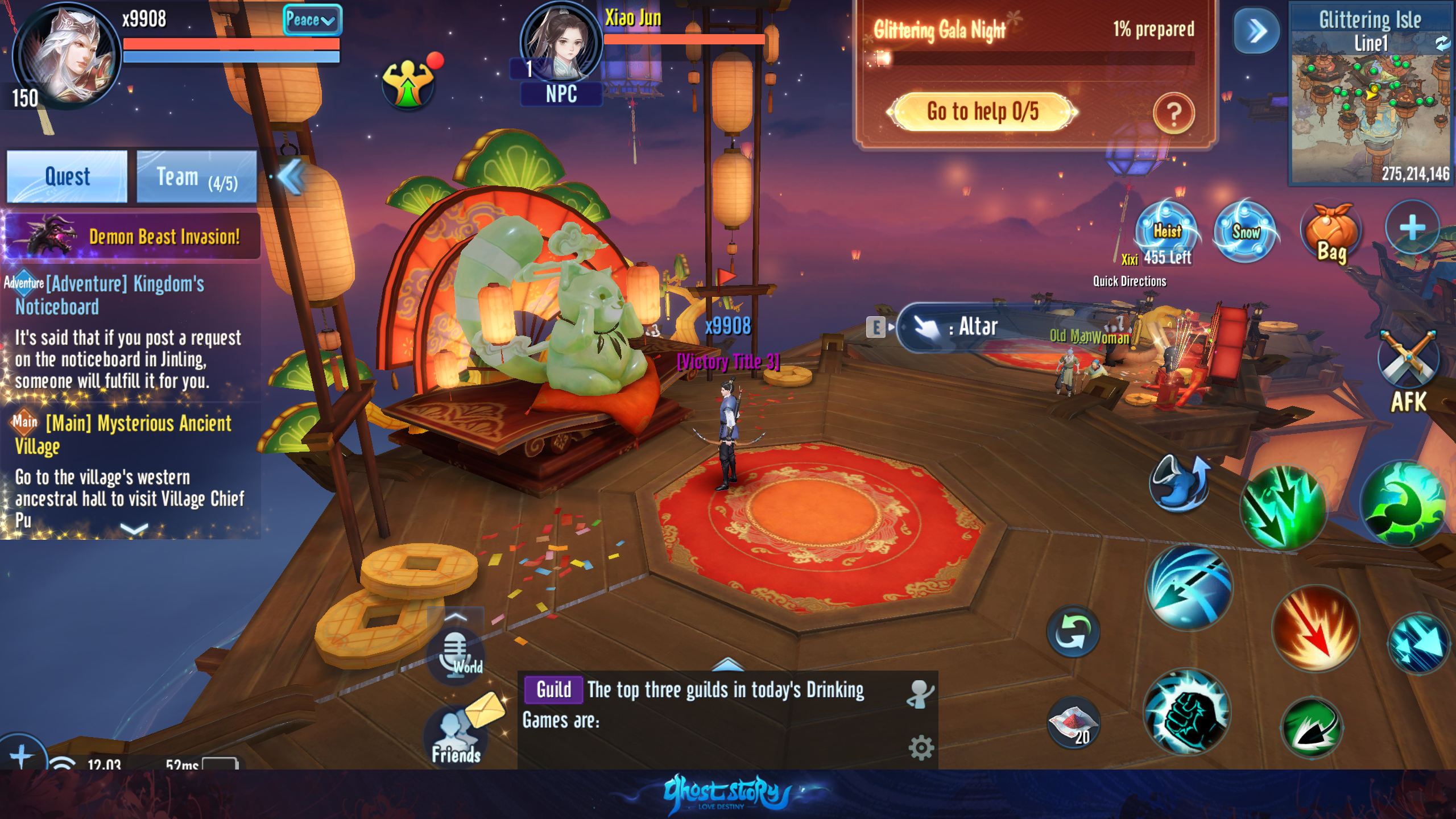Activate the fiery red arrow skill
The image size is (1456, 819).
[x=1315, y=628]
